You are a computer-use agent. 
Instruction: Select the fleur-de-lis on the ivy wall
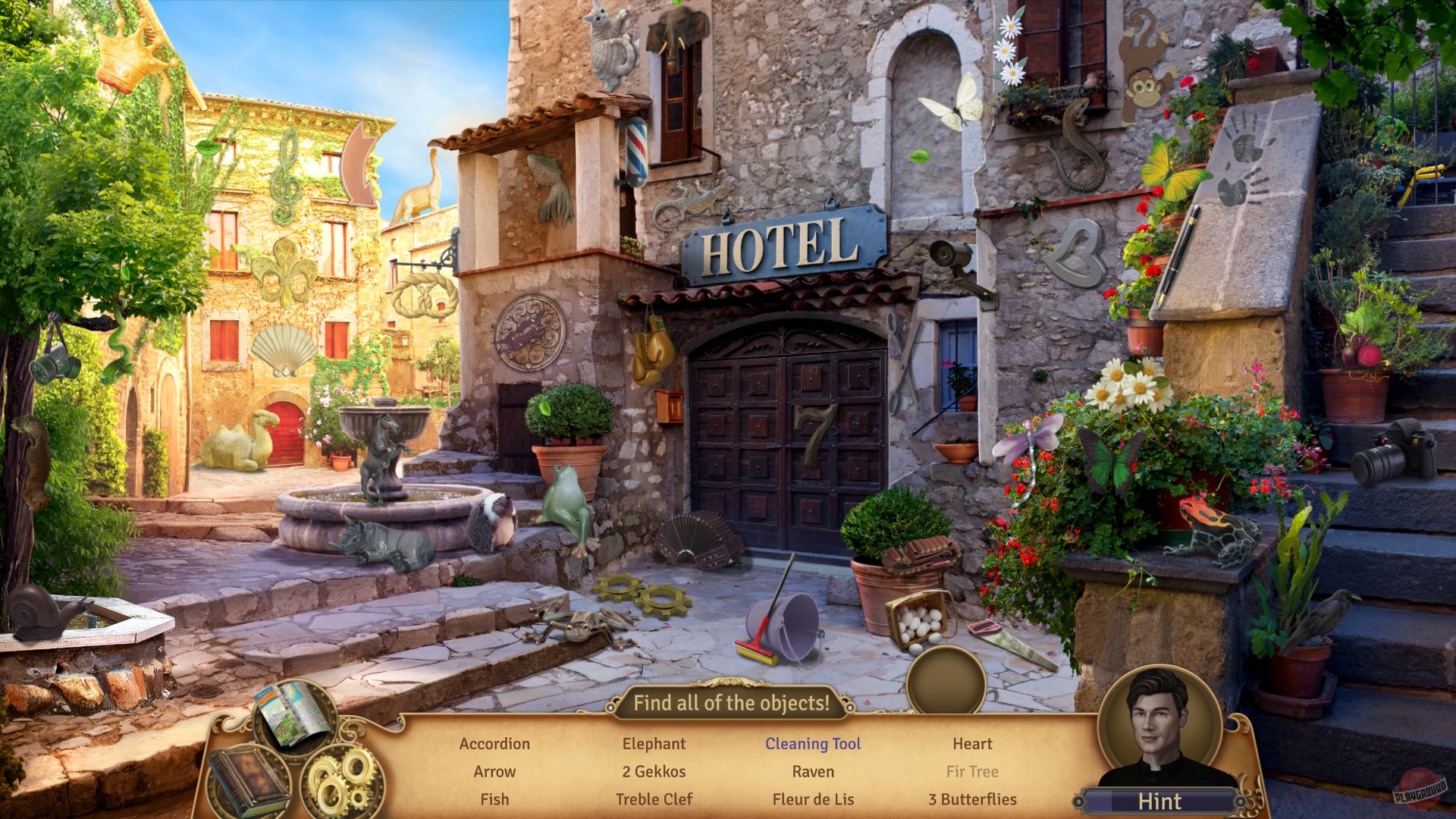(x=287, y=273)
